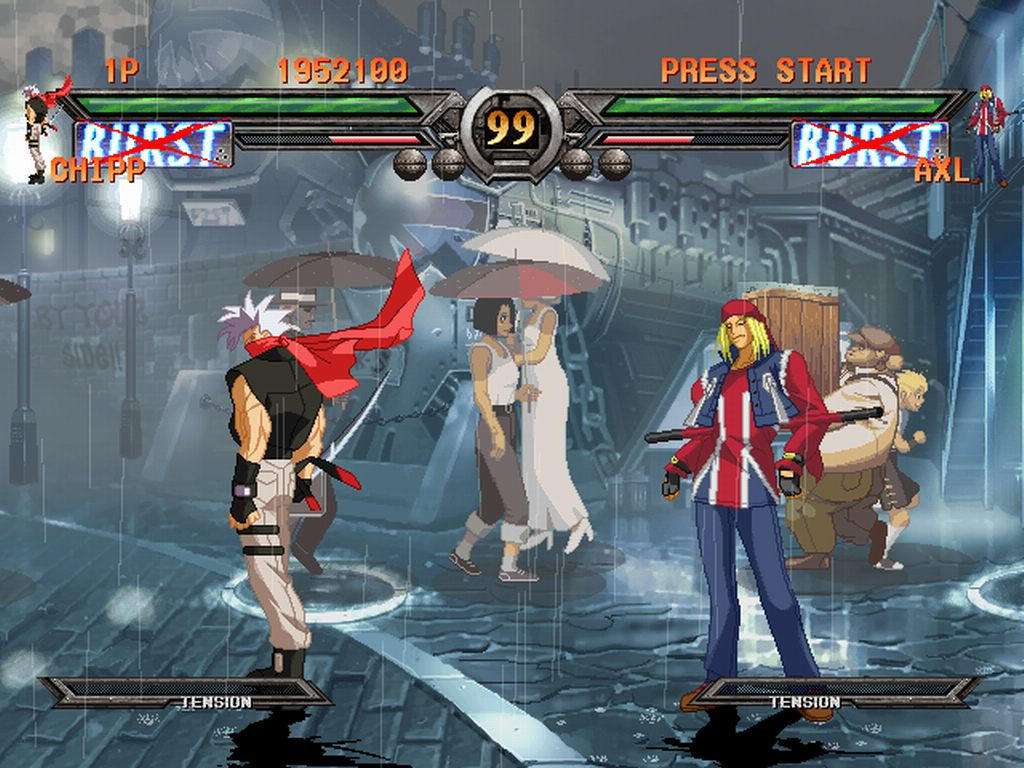Select Axl's character portrait icon

click(x=988, y=132)
